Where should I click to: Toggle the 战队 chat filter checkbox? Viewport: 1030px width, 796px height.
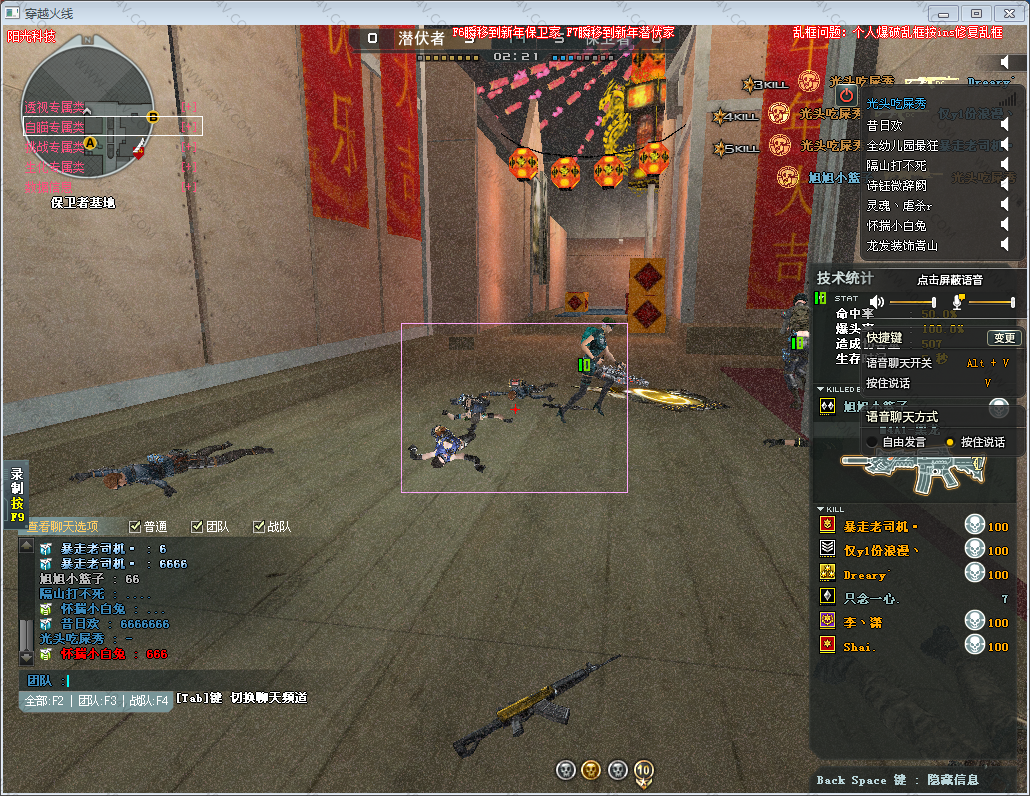[x=259, y=526]
